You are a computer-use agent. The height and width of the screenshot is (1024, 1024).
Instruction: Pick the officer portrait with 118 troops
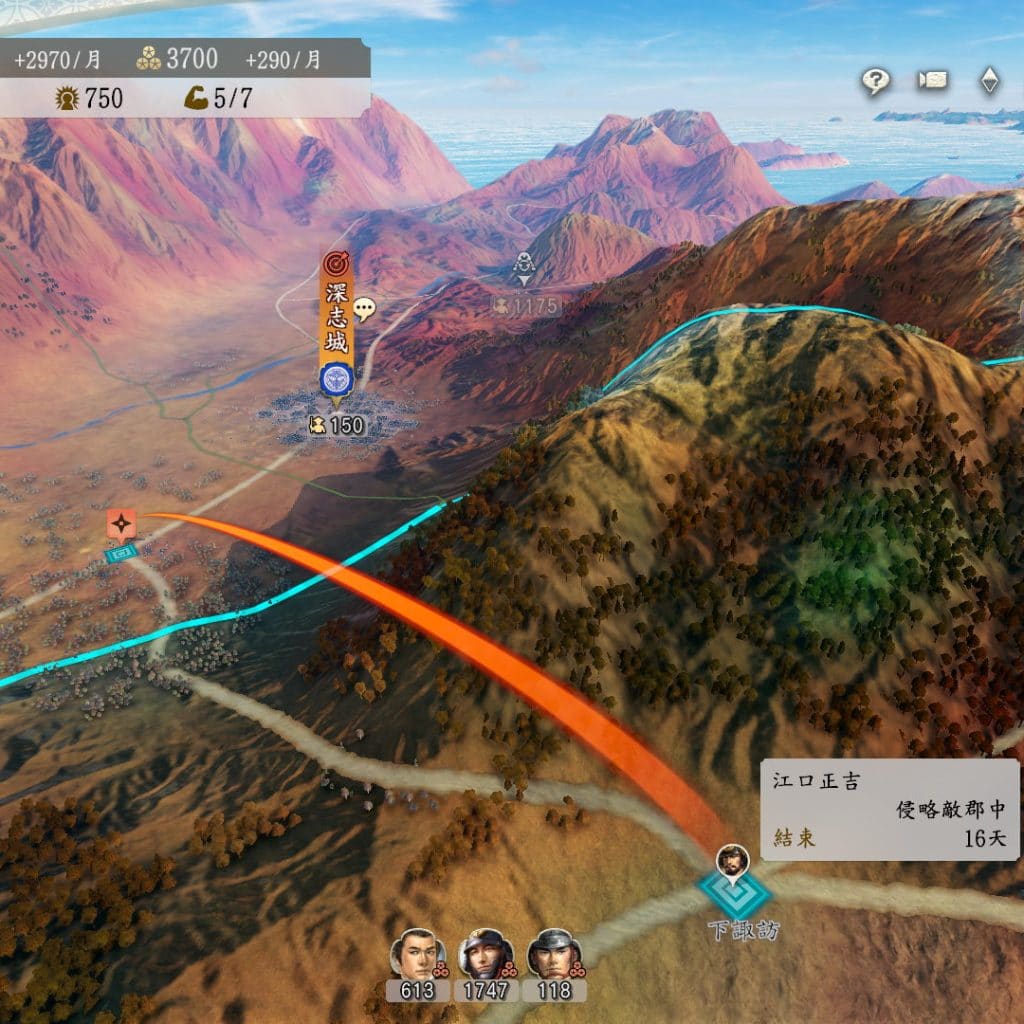pyautogui.click(x=554, y=955)
